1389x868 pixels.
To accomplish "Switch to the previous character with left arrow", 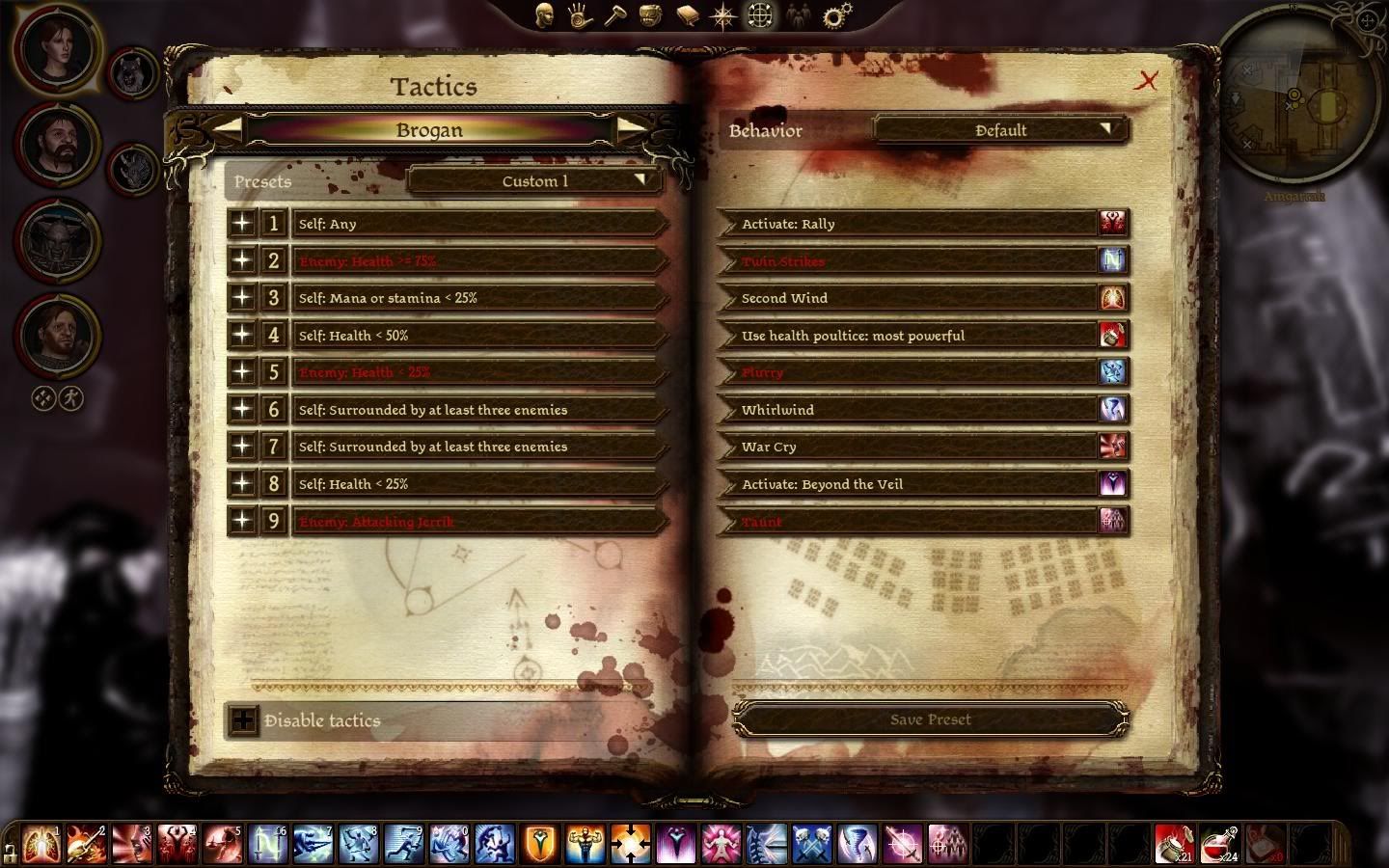I will pyautogui.click(x=228, y=127).
